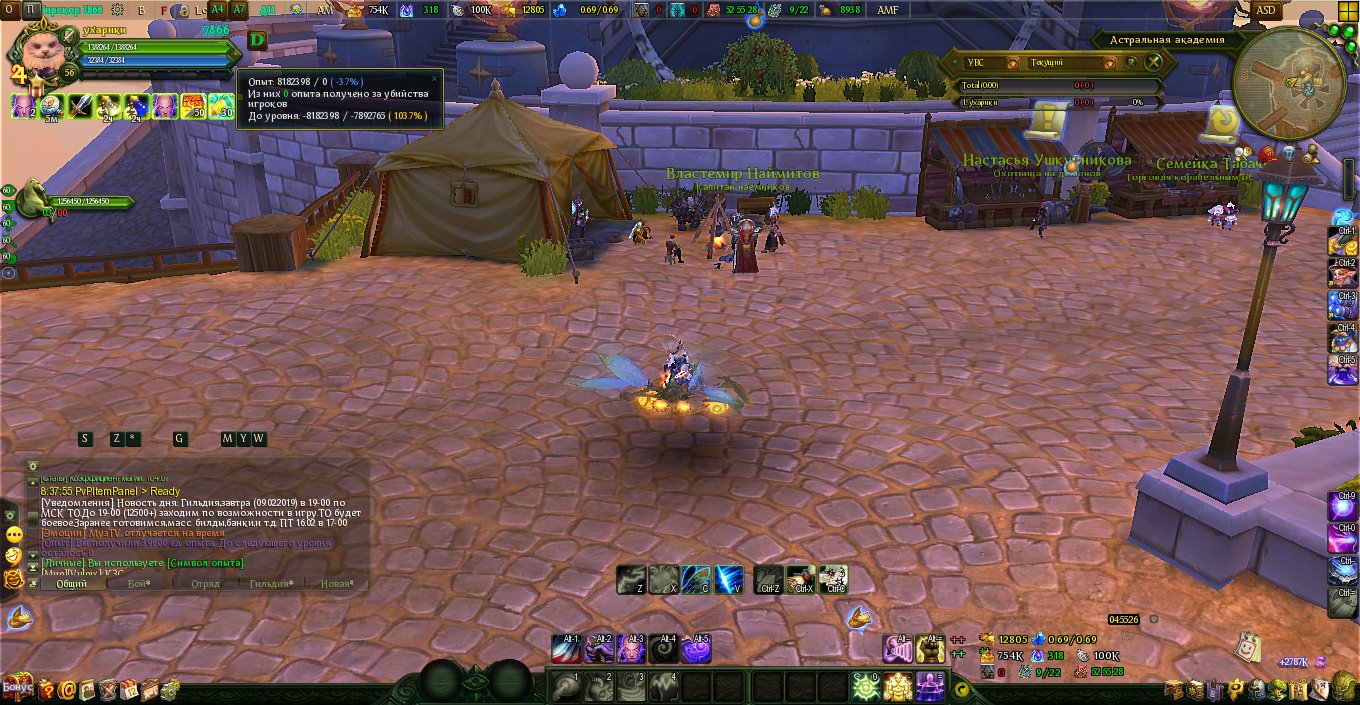Close the experience tooltip panel
The image size is (1360, 705).
point(434,77)
